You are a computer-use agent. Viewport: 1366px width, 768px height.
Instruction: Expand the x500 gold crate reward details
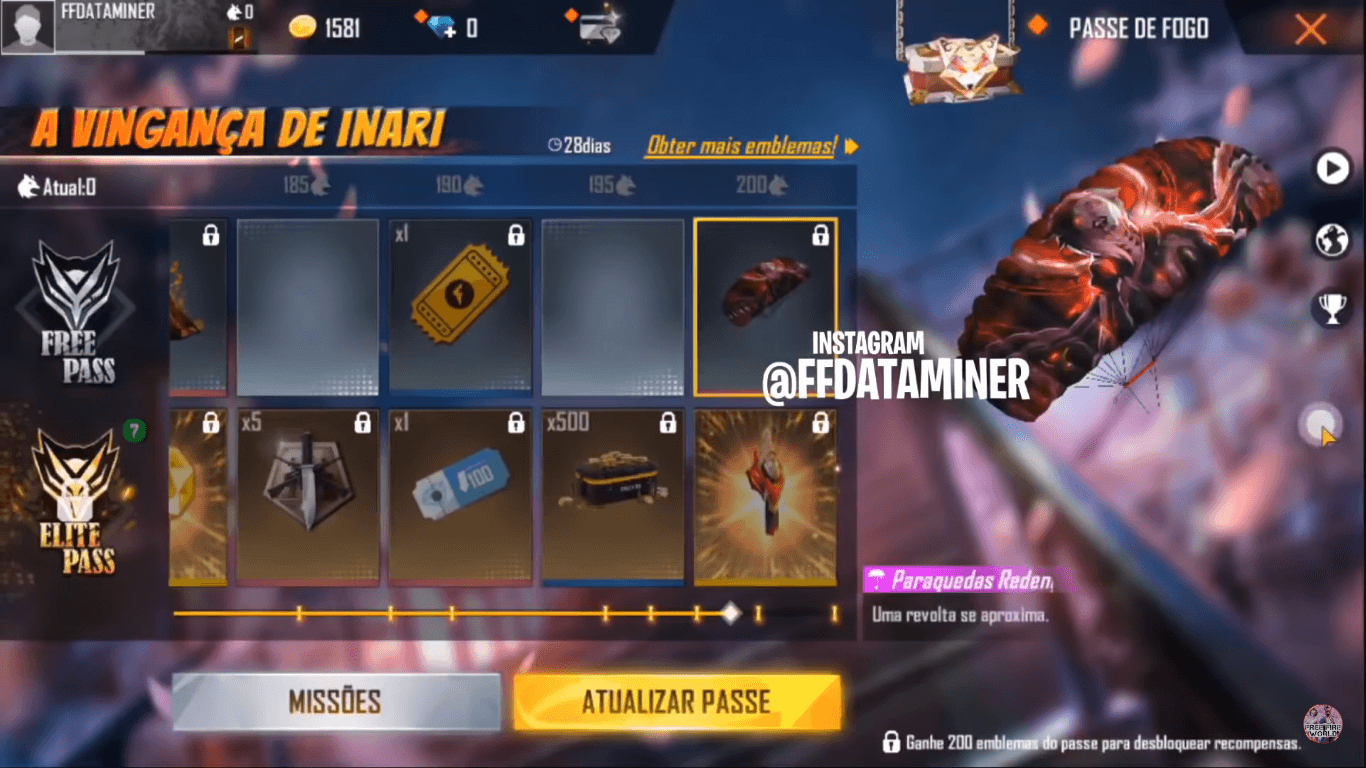point(612,497)
